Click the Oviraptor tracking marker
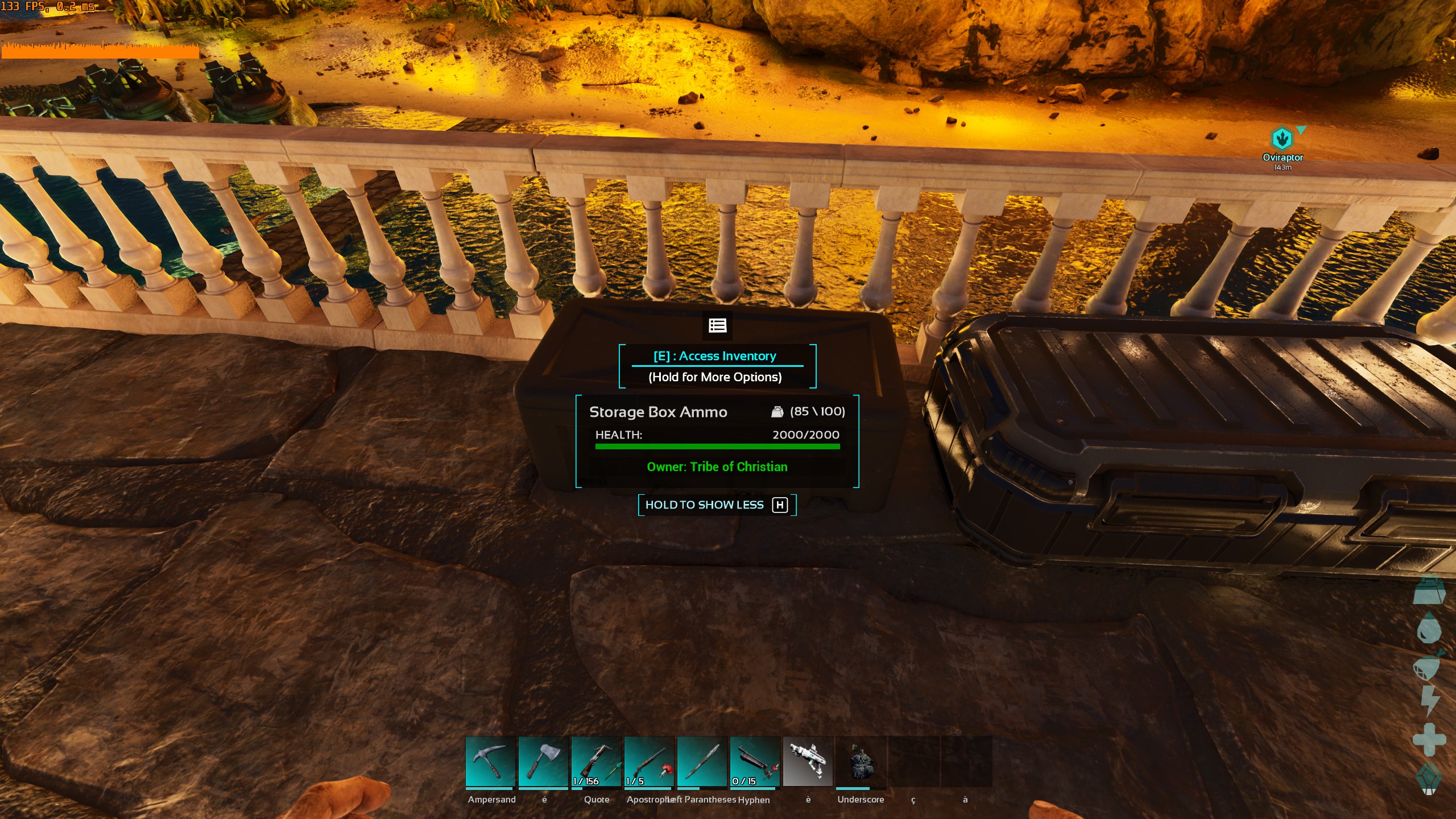This screenshot has width=1456, height=819. point(1282,139)
